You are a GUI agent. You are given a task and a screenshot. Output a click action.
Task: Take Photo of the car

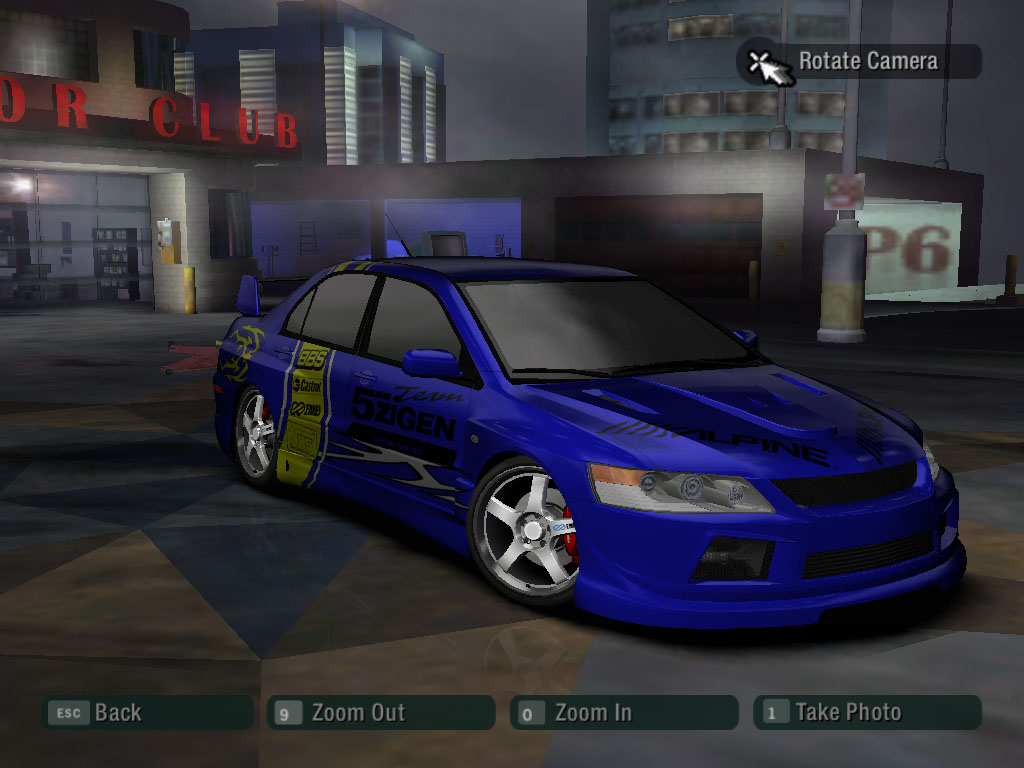866,713
